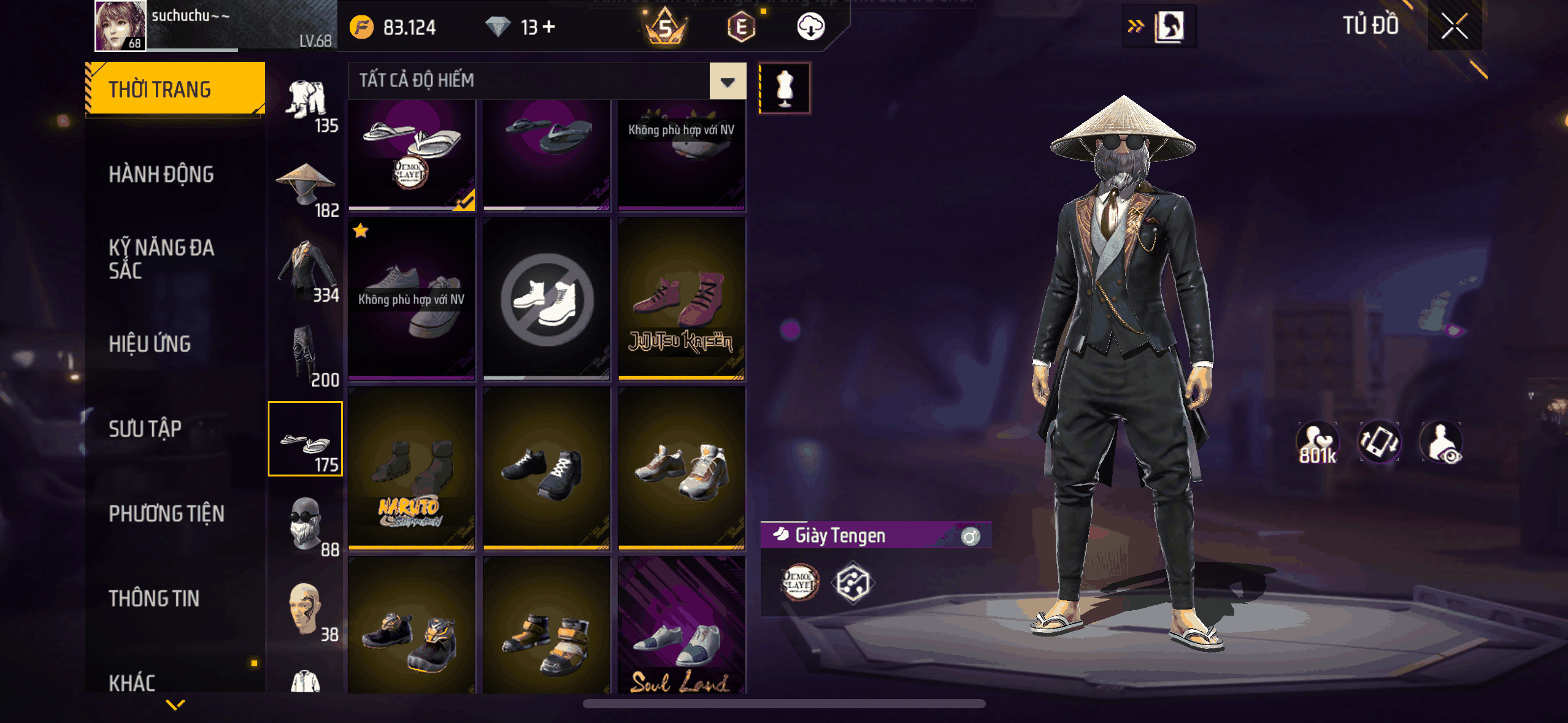1568x723 pixels.
Task: Open the Phương Tiện section
Action: pos(166,514)
